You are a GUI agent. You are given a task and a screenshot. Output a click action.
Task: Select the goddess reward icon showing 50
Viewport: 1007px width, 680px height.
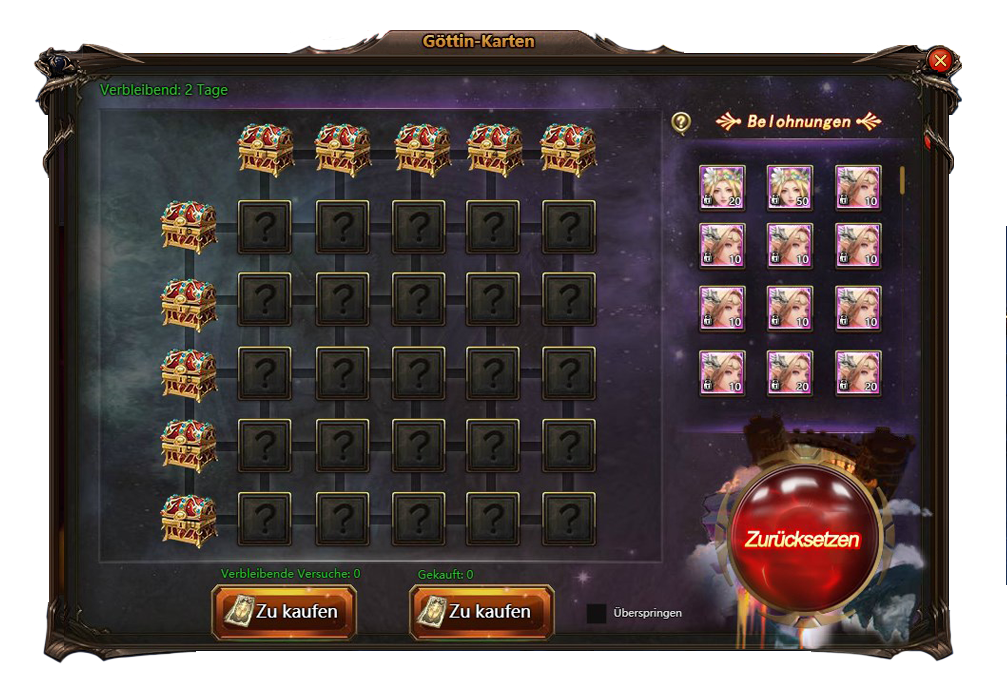pyautogui.click(x=789, y=187)
